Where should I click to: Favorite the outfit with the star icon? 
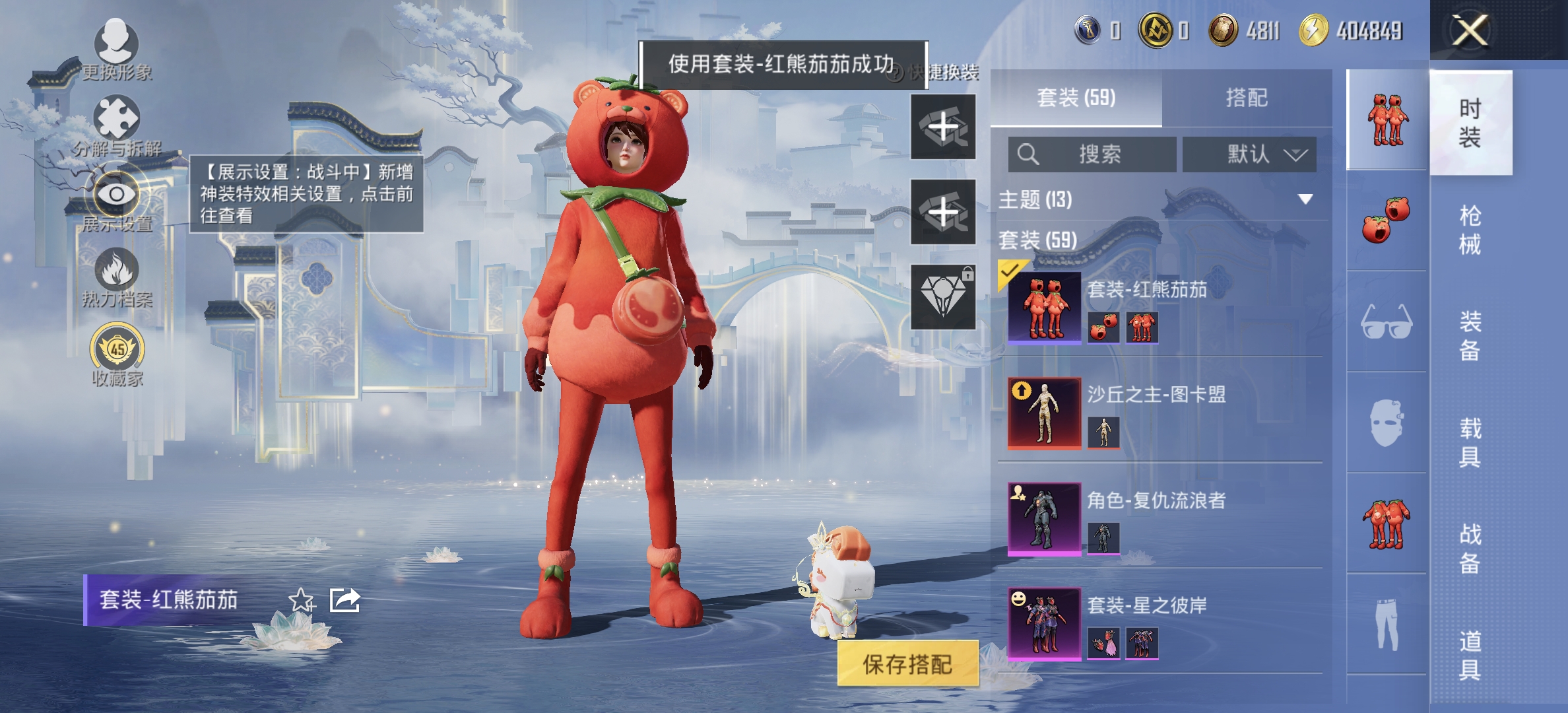[302, 600]
